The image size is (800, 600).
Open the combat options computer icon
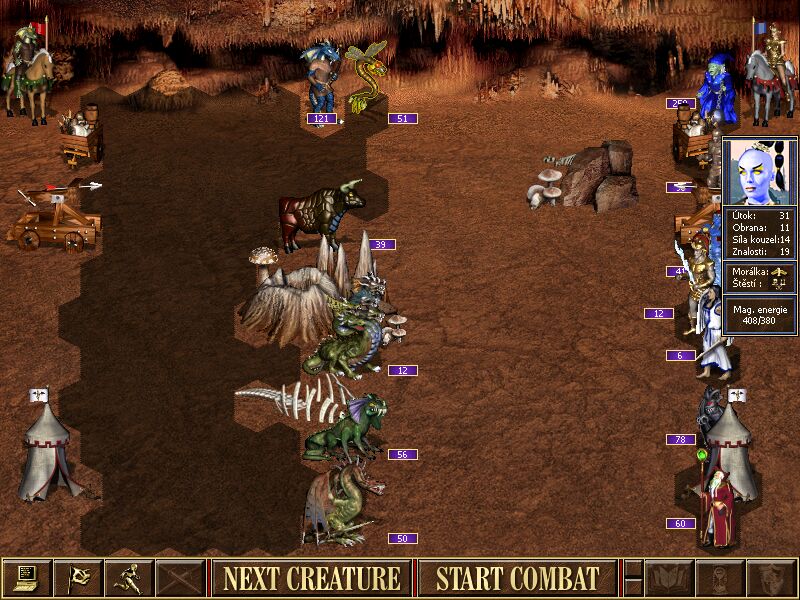pos(26,578)
